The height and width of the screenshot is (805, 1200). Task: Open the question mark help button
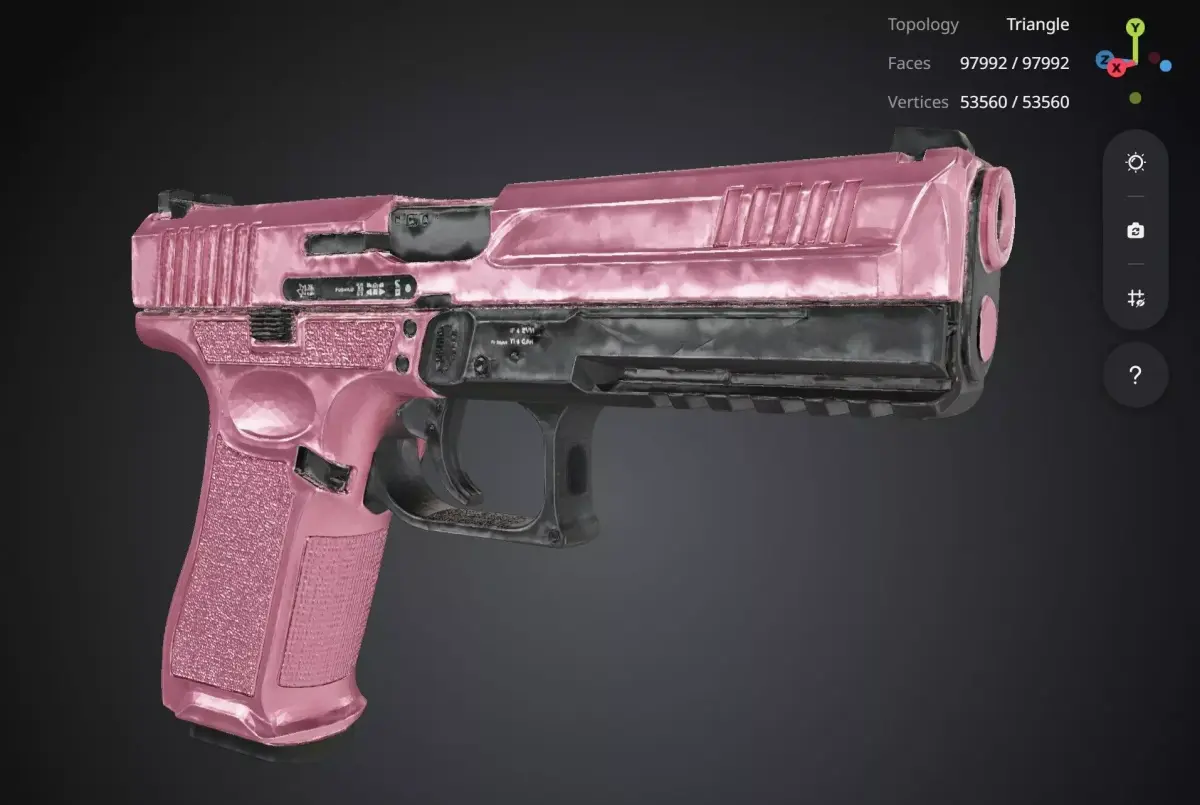(1135, 376)
